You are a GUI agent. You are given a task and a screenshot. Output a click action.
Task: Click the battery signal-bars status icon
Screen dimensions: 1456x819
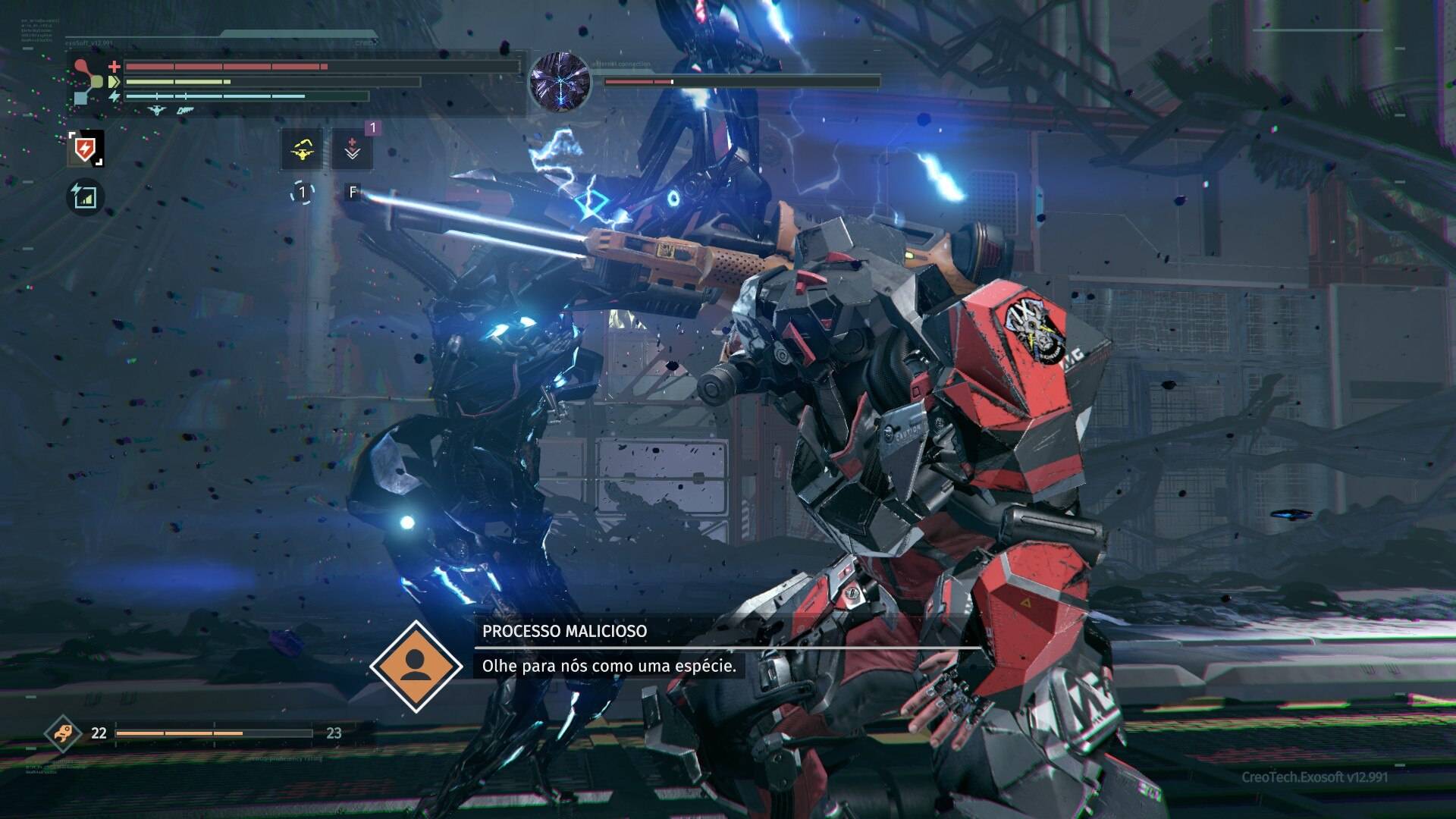(x=86, y=196)
